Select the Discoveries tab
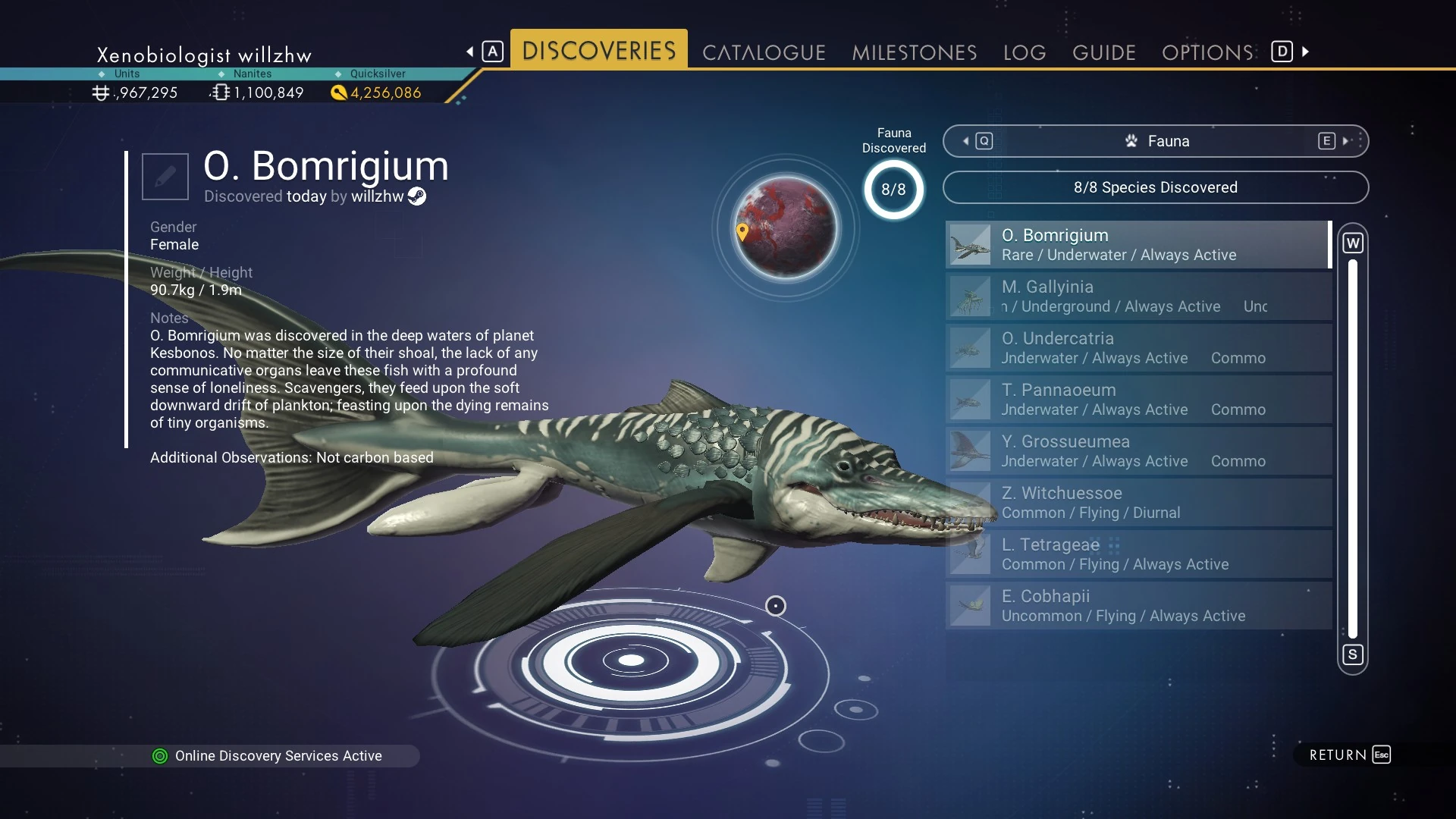The height and width of the screenshot is (819, 1456). coord(598,50)
